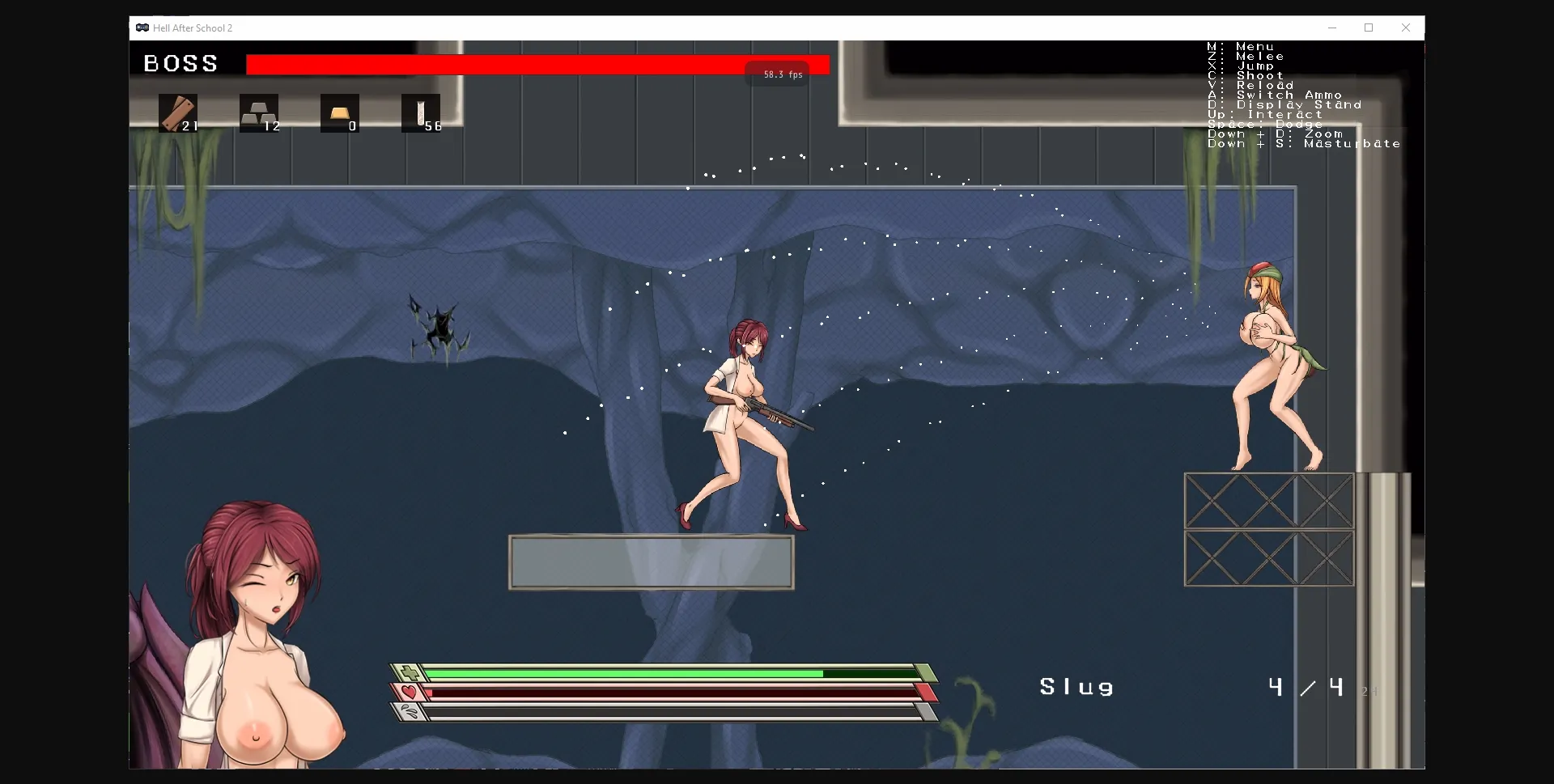The height and width of the screenshot is (784, 1554).
Task: Click the Up: Interact keybind line
Action: (x=1263, y=114)
